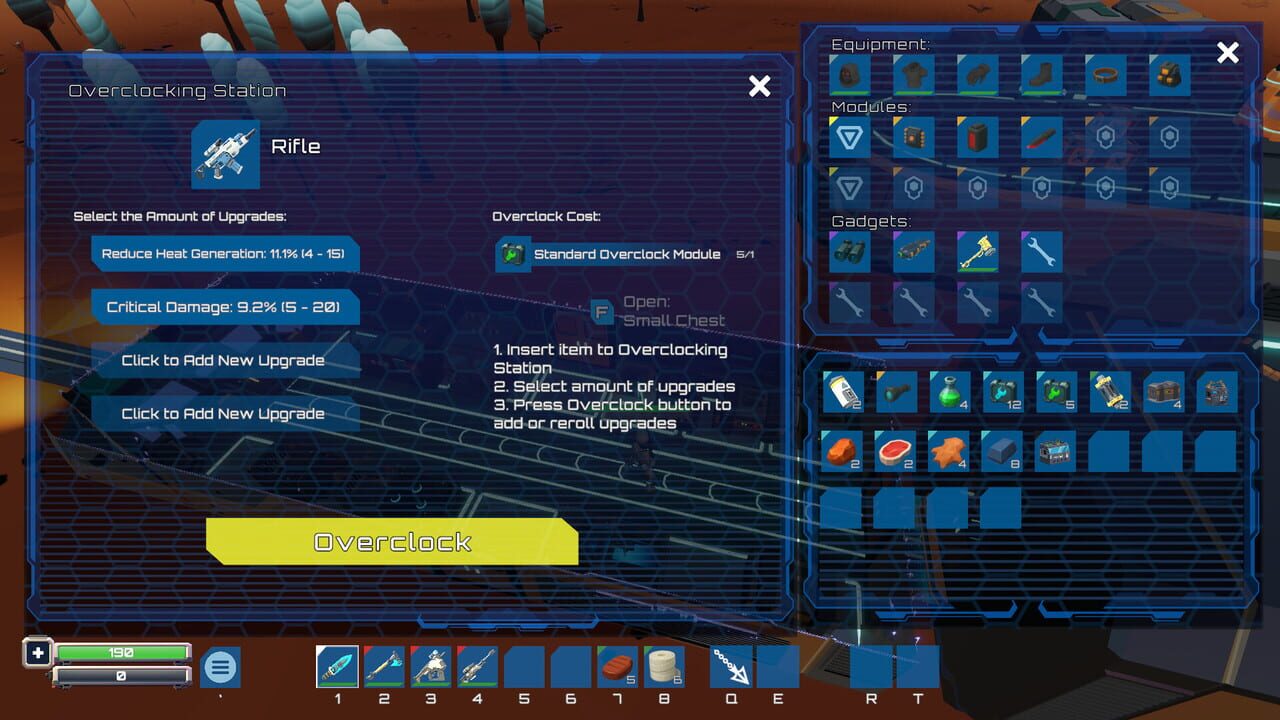
Task: Click the Standard Overclock Module icon
Action: click(x=513, y=254)
